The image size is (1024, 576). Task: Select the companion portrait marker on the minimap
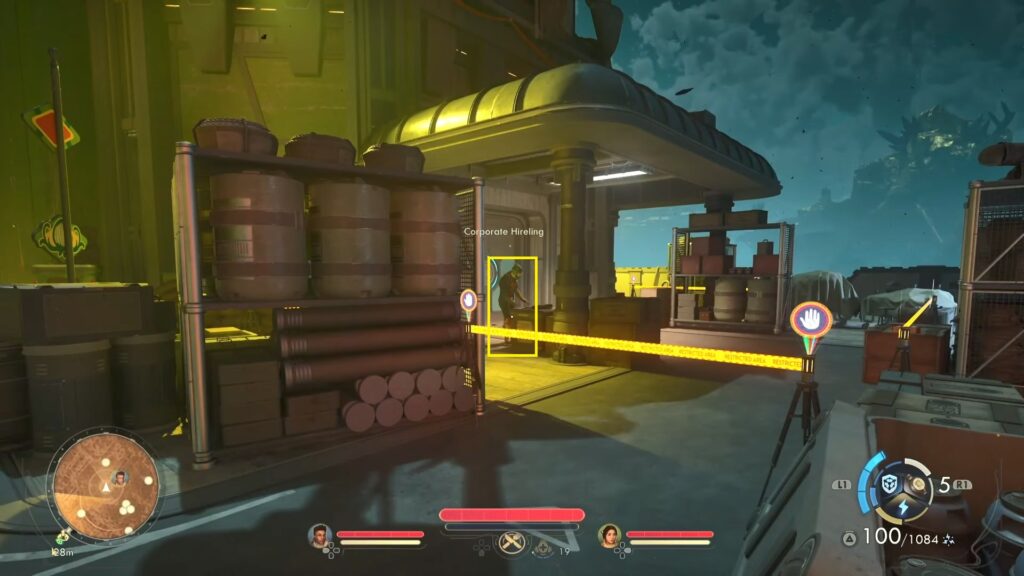(121, 478)
